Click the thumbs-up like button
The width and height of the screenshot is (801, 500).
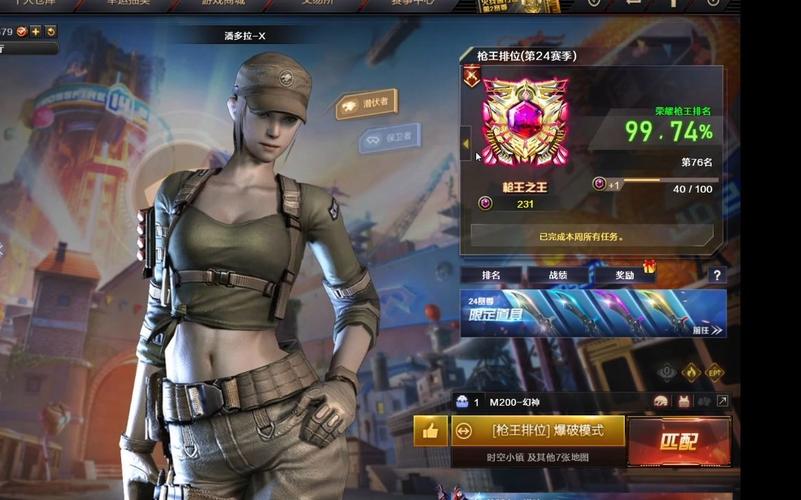430,431
